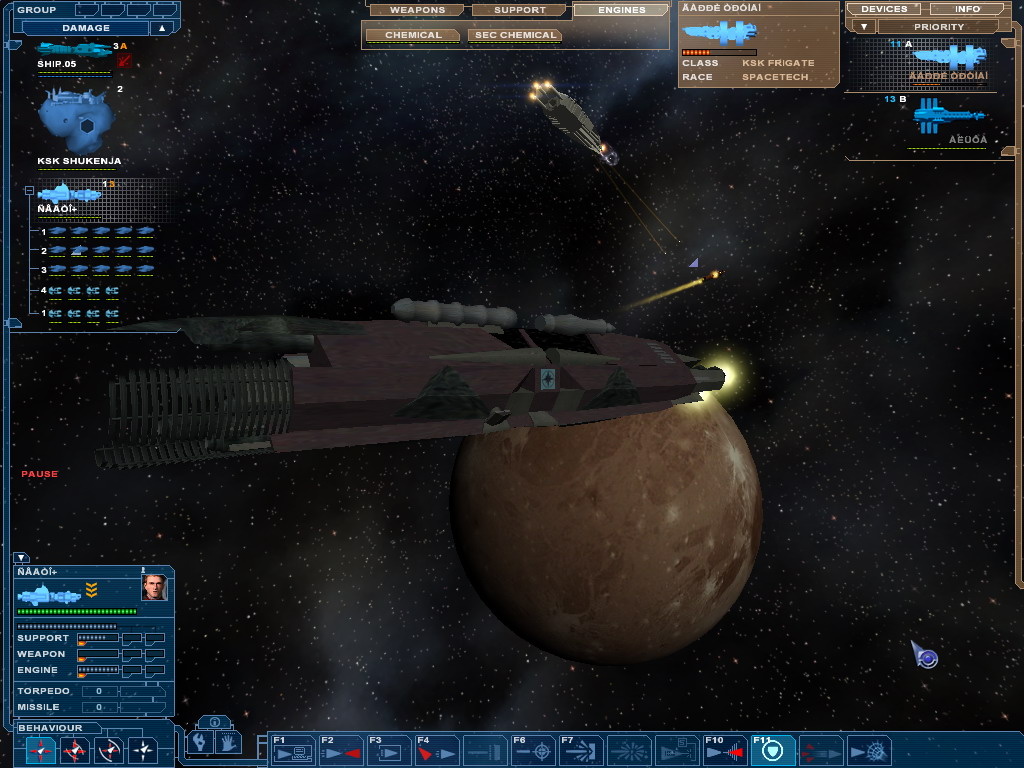Select the Engines tab
This screenshot has width=1024, height=768.
621,10
